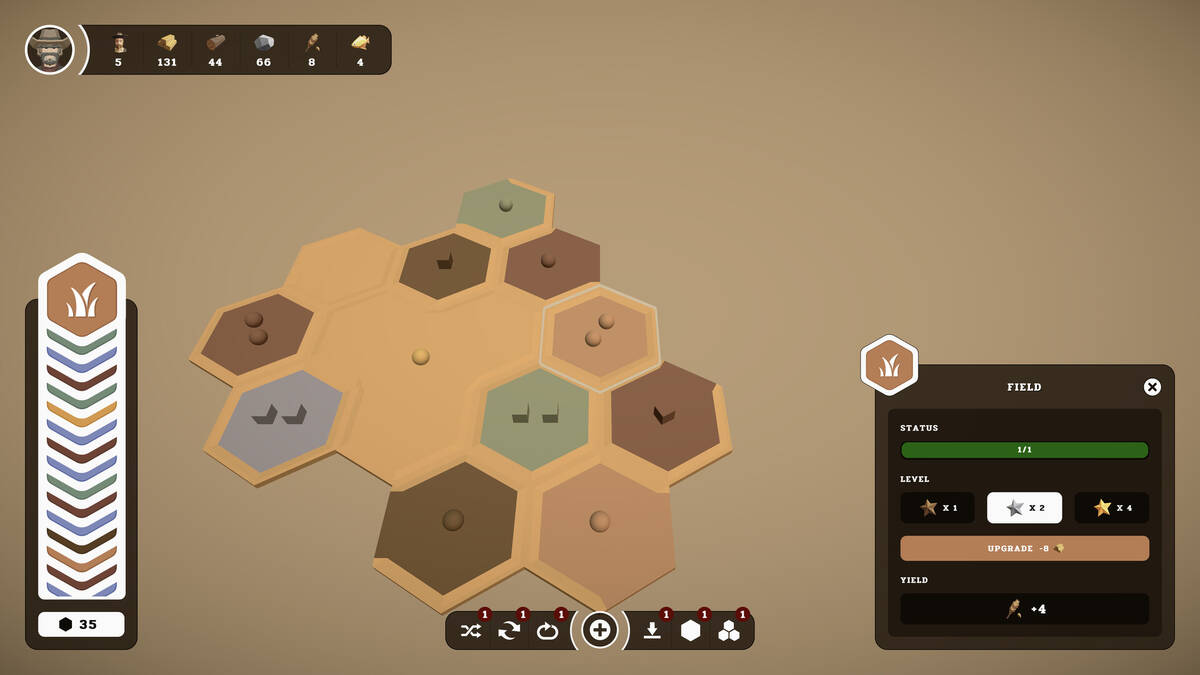Click the central plus button
Image resolution: width=1200 pixels, height=675 pixels.
point(600,630)
